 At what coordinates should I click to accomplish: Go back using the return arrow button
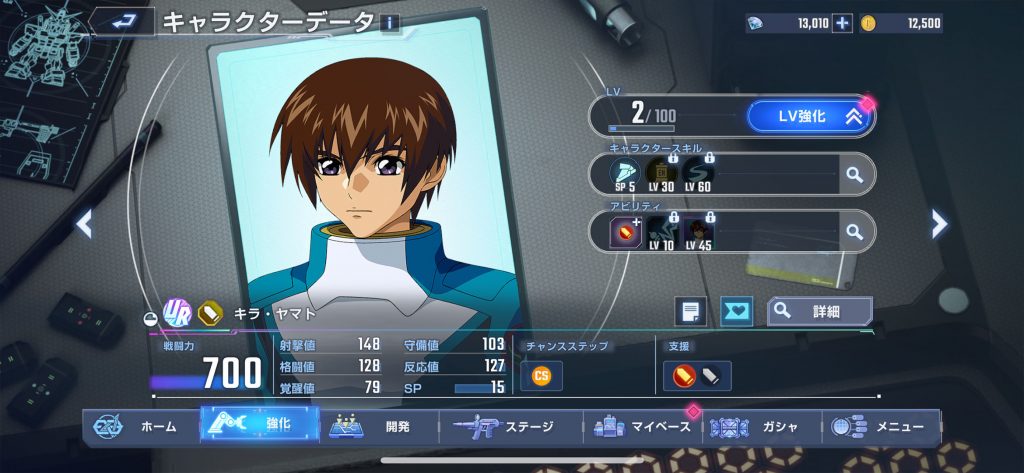click(122, 21)
